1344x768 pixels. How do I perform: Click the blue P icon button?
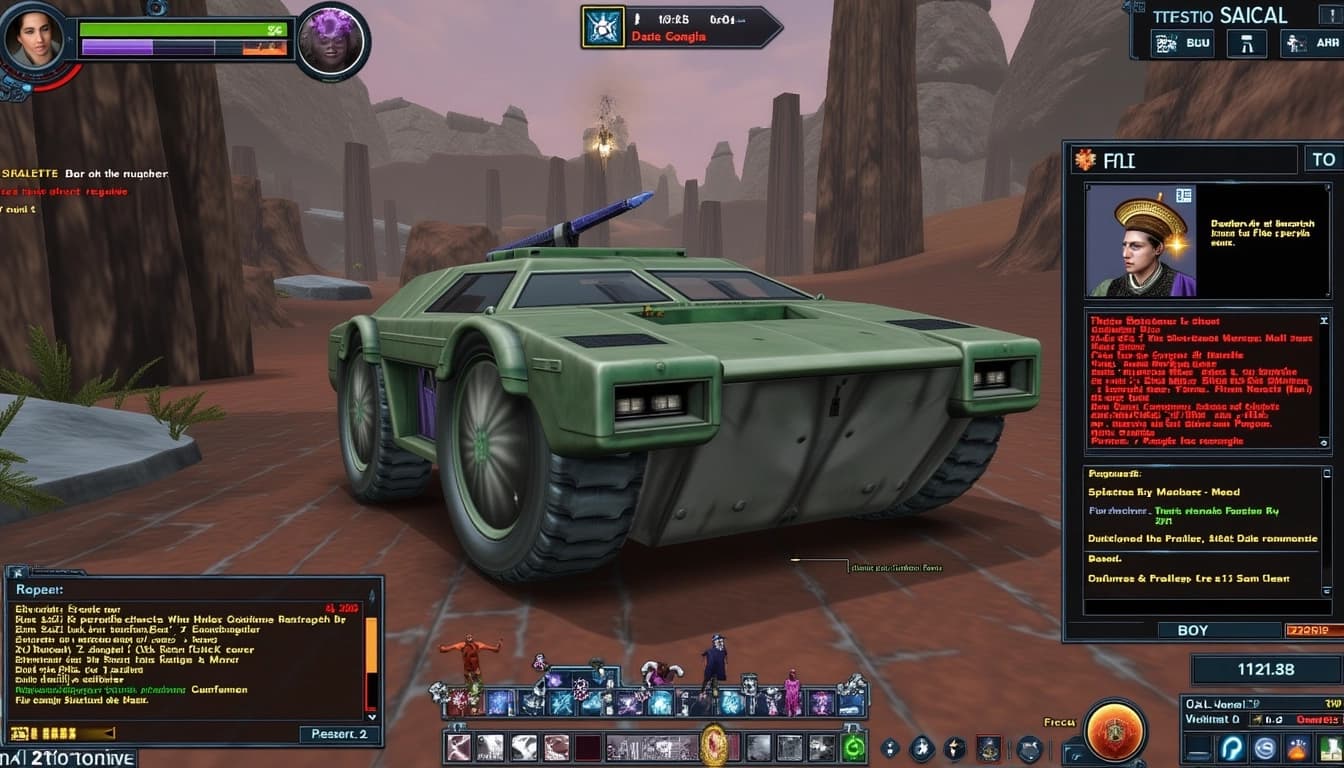tap(1232, 748)
